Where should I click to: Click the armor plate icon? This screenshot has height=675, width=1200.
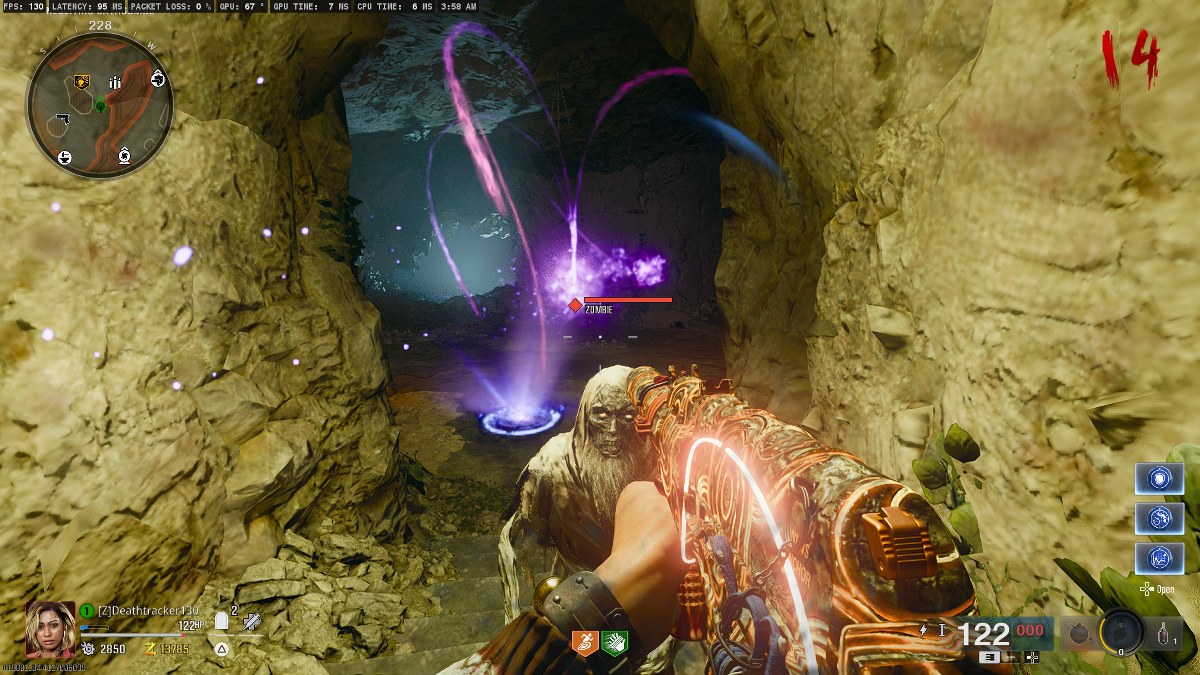click(x=222, y=621)
